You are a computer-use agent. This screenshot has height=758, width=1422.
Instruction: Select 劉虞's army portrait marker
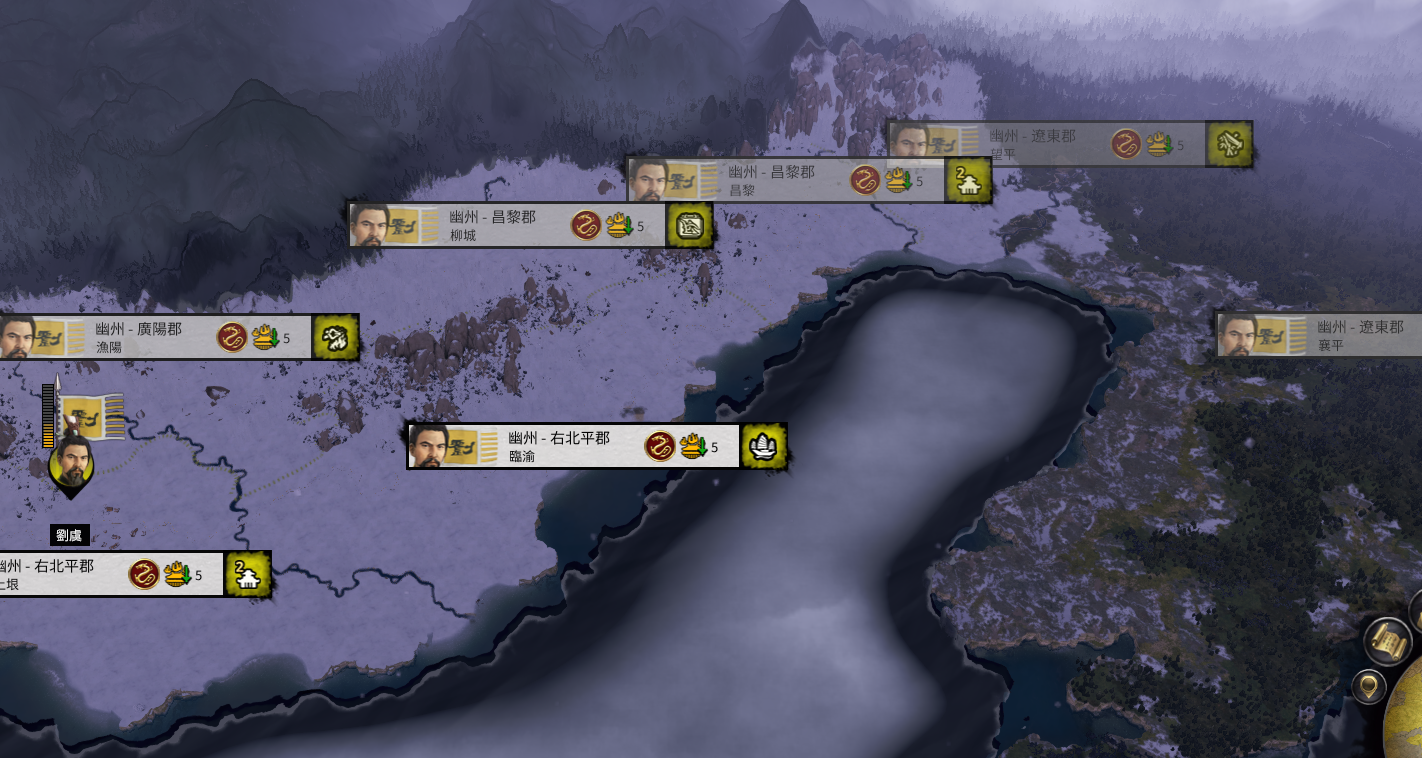[x=71, y=464]
